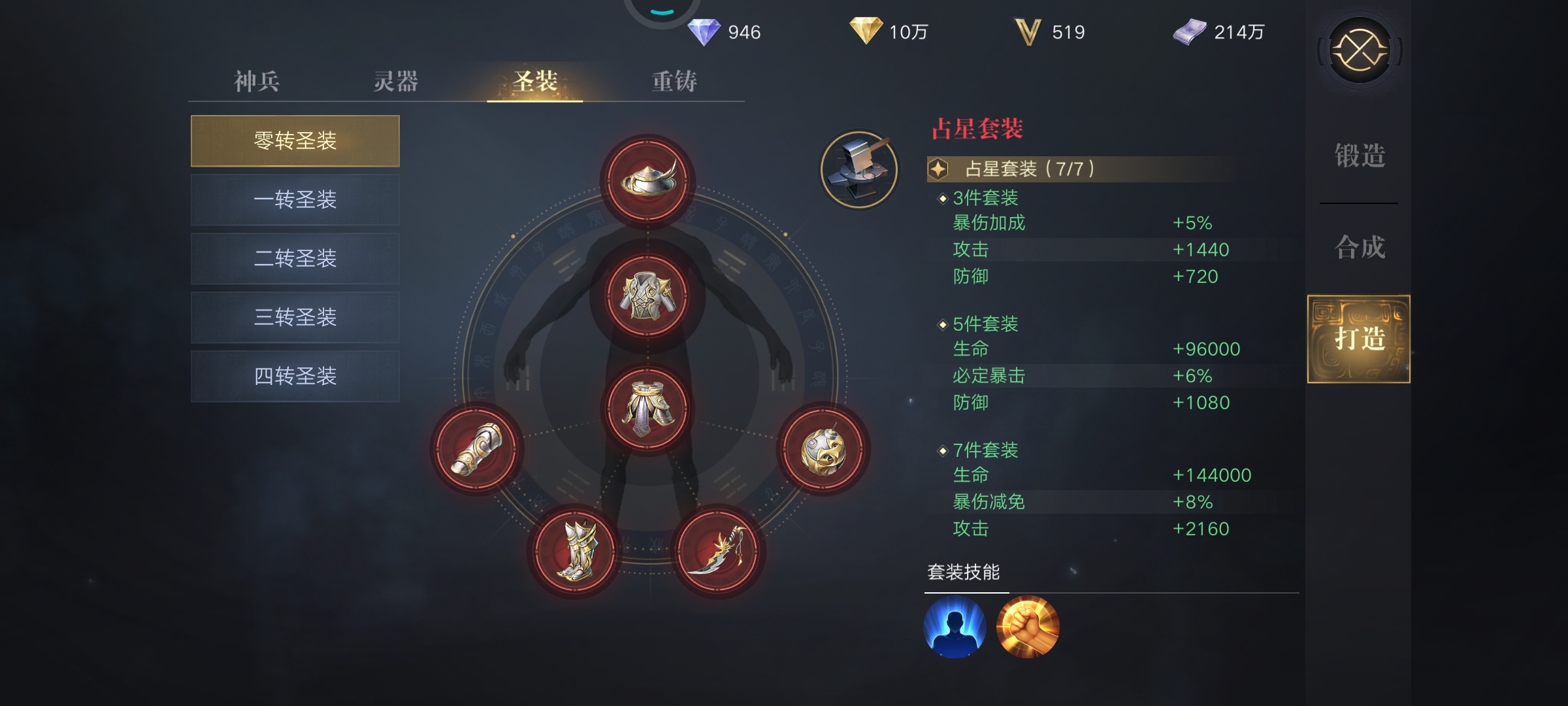Switch to the 神兵 tab
The height and width of the screenshot is (706, 1568).
tap(256, 81)
